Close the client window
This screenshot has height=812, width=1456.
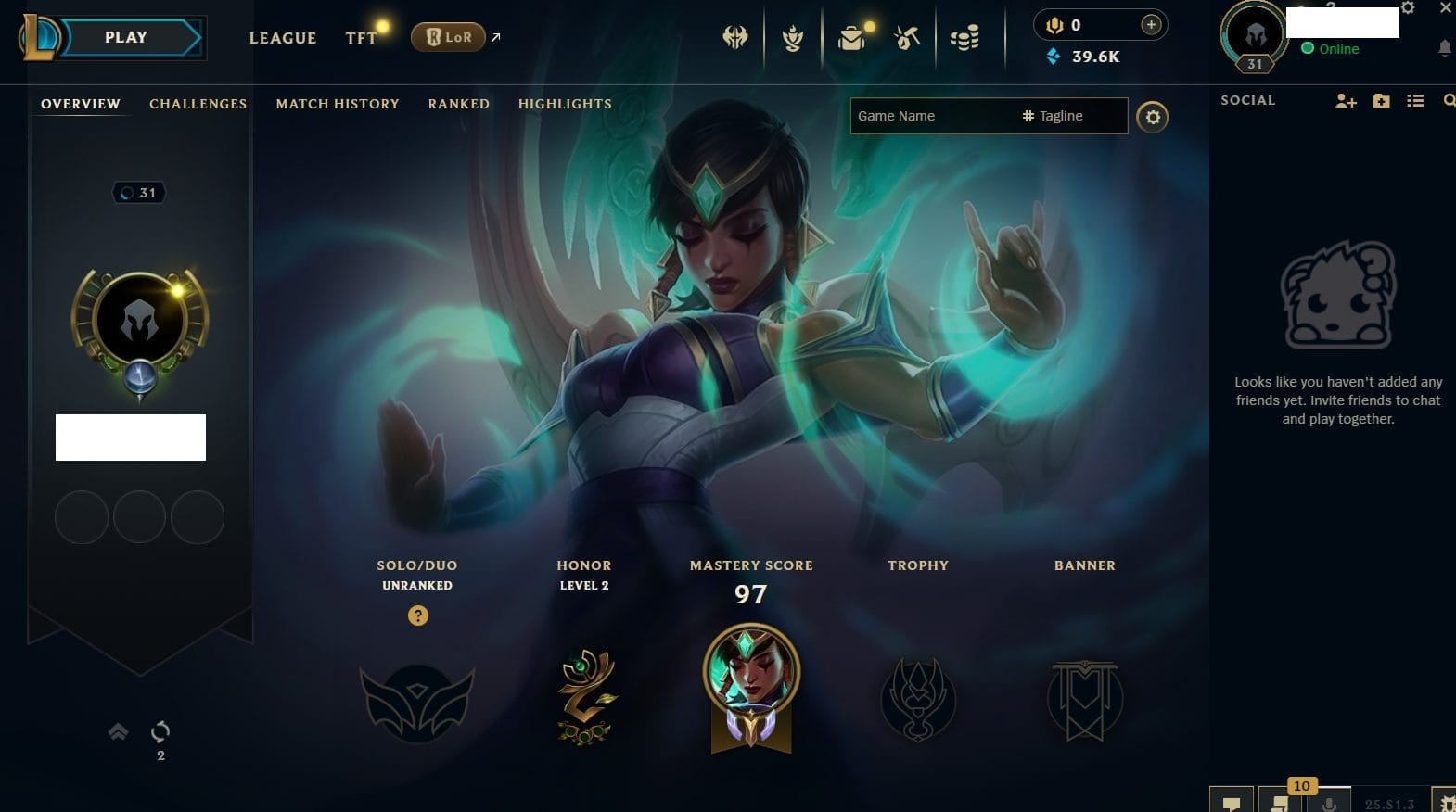tap(1445, 7)
